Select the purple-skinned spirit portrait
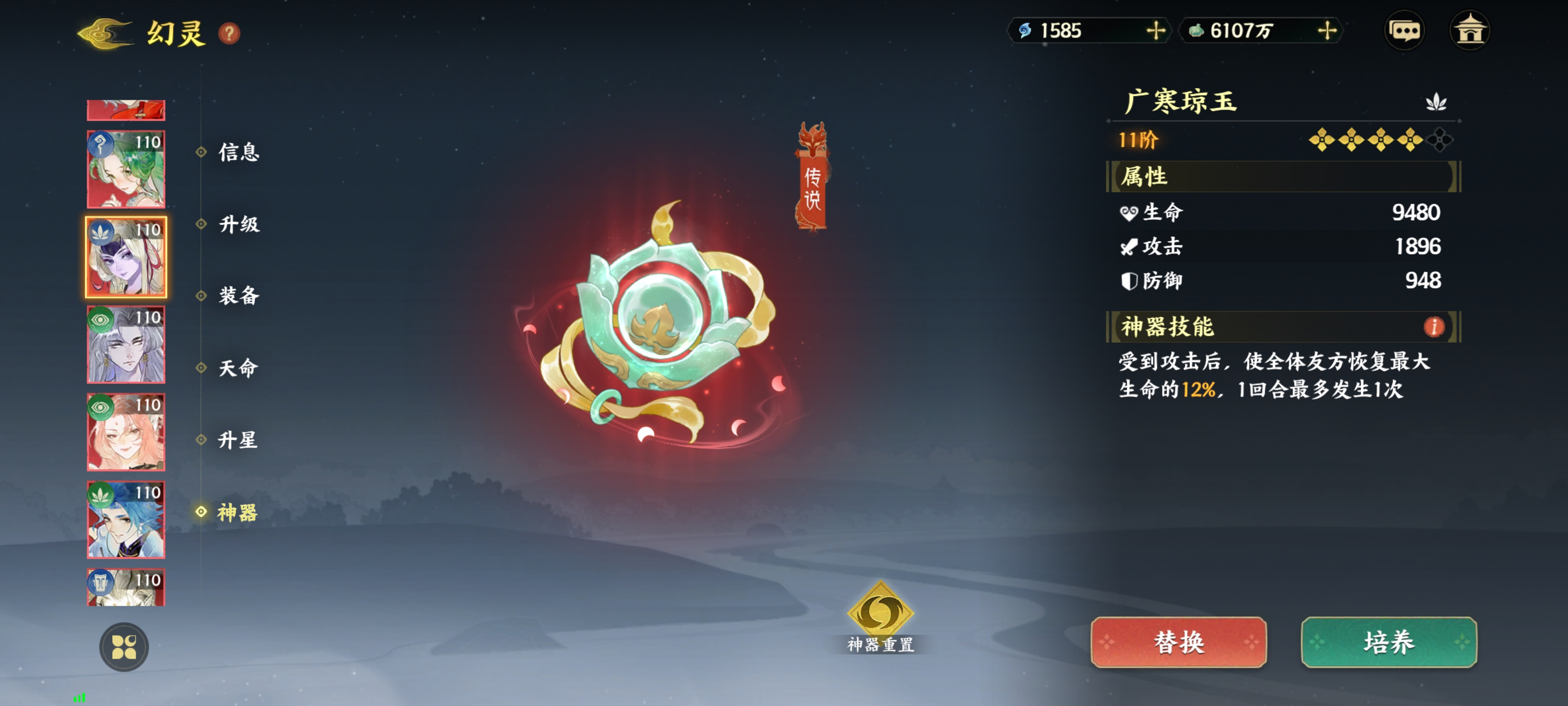The width and height of the screenshot is (1568, 706). 126,257
